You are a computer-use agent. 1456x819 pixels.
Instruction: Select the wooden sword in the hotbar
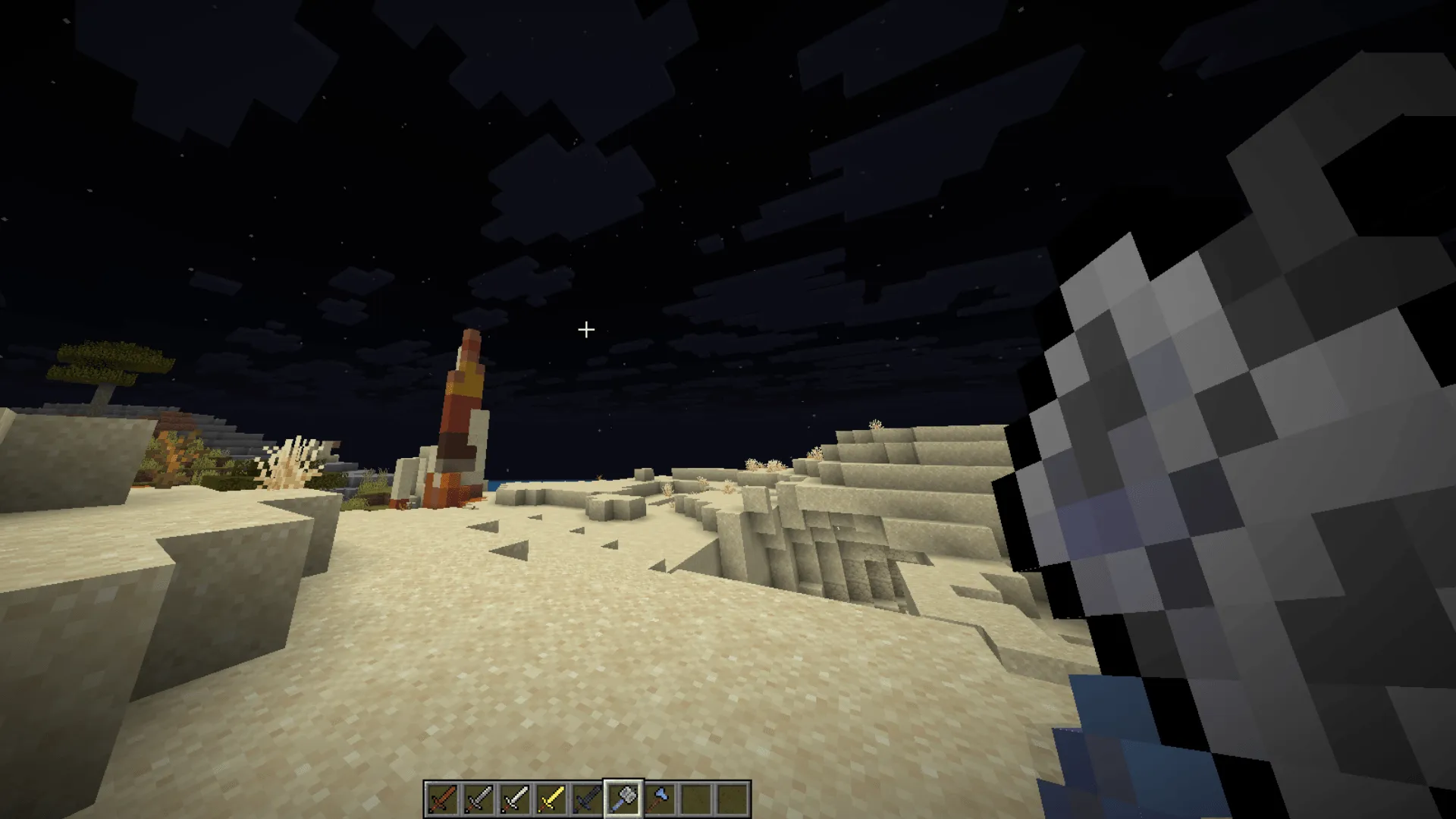point(444,795)
